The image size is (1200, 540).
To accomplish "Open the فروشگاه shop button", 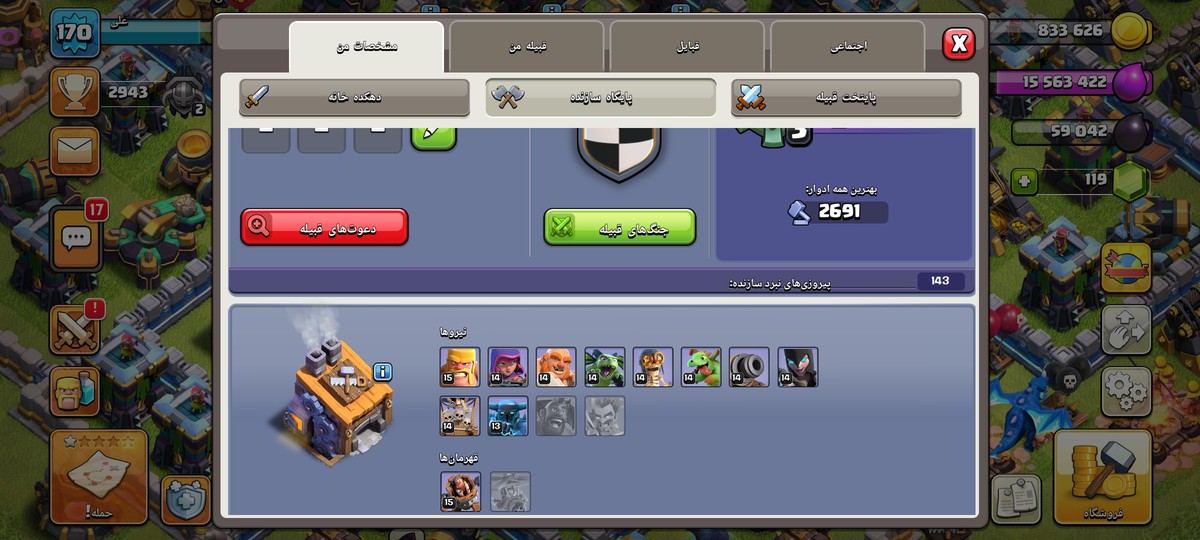I will tap(1102, 477).
